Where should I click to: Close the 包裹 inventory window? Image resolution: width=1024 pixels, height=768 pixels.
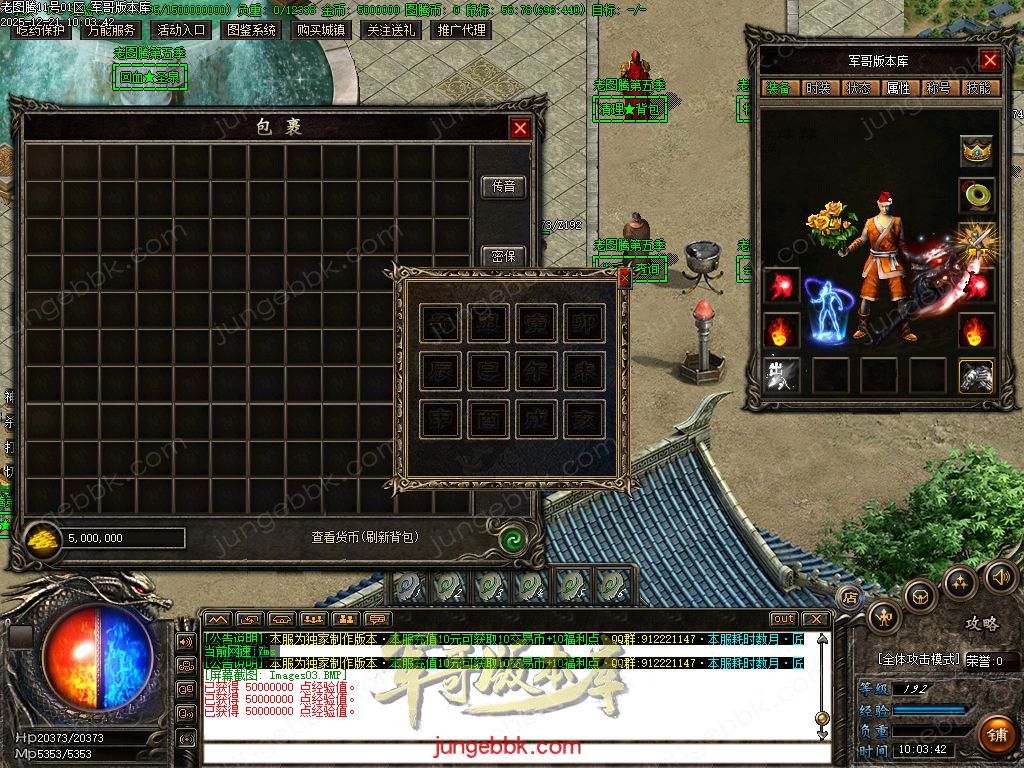[520, 128]
